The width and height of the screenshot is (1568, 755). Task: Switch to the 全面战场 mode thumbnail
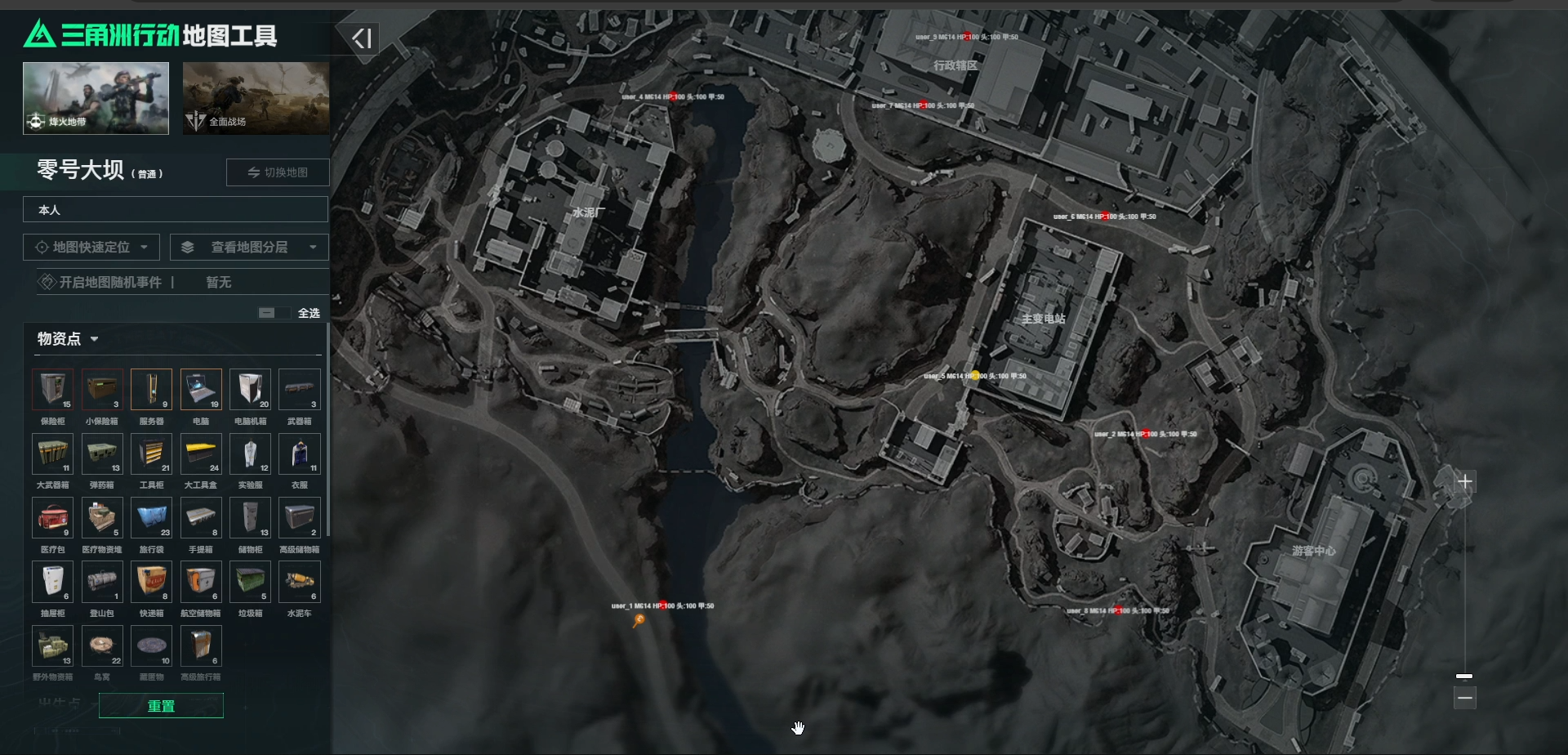(x=256, y=98)
